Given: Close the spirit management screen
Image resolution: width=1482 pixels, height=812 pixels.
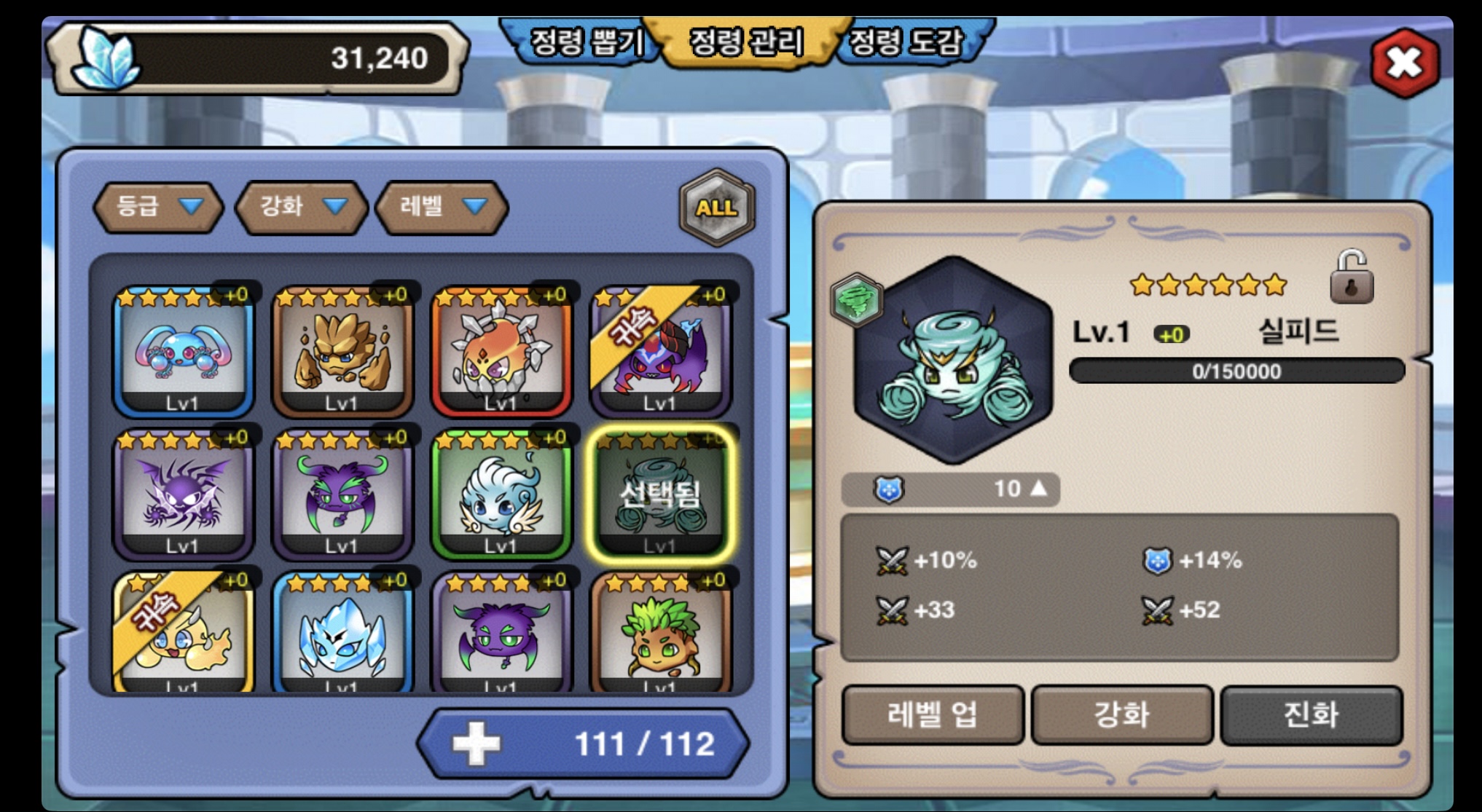Looking at the screenshot, I should click(1405, 63).
